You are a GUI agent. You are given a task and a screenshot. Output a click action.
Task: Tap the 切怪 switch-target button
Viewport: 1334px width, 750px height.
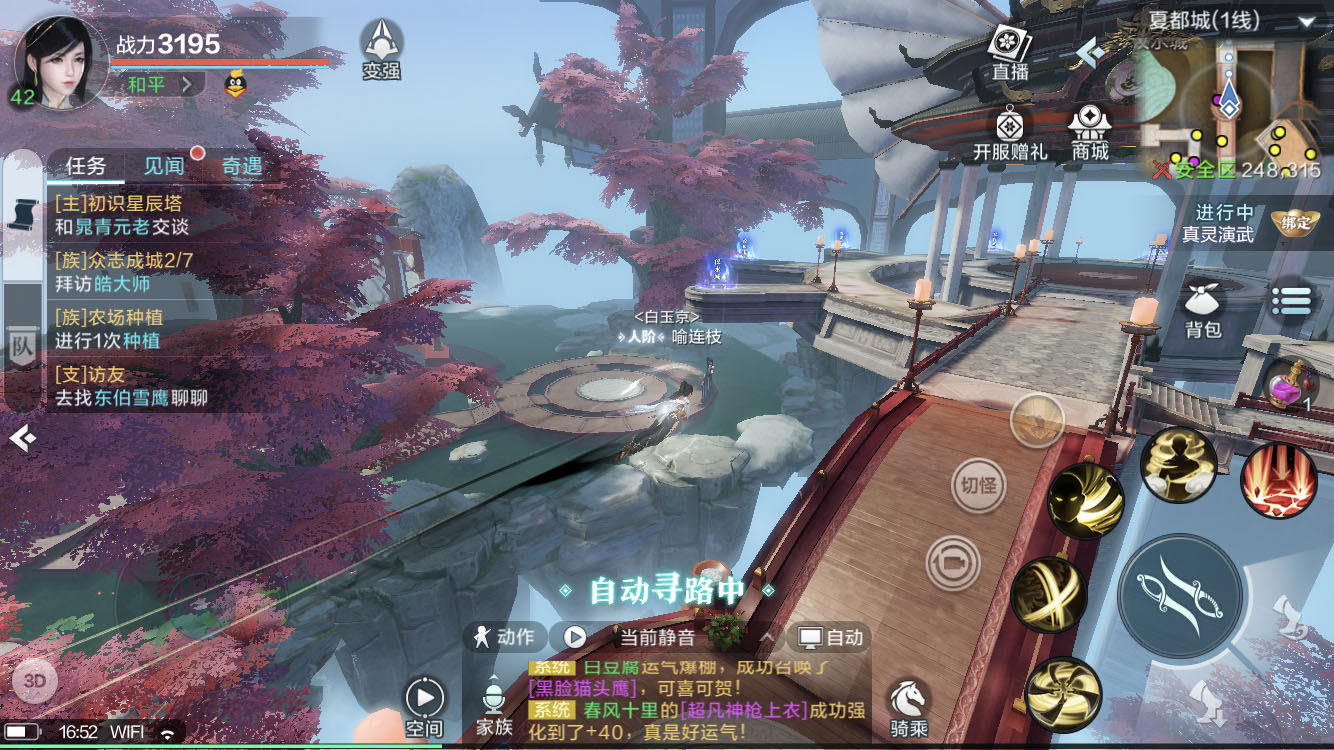[978, 486]
